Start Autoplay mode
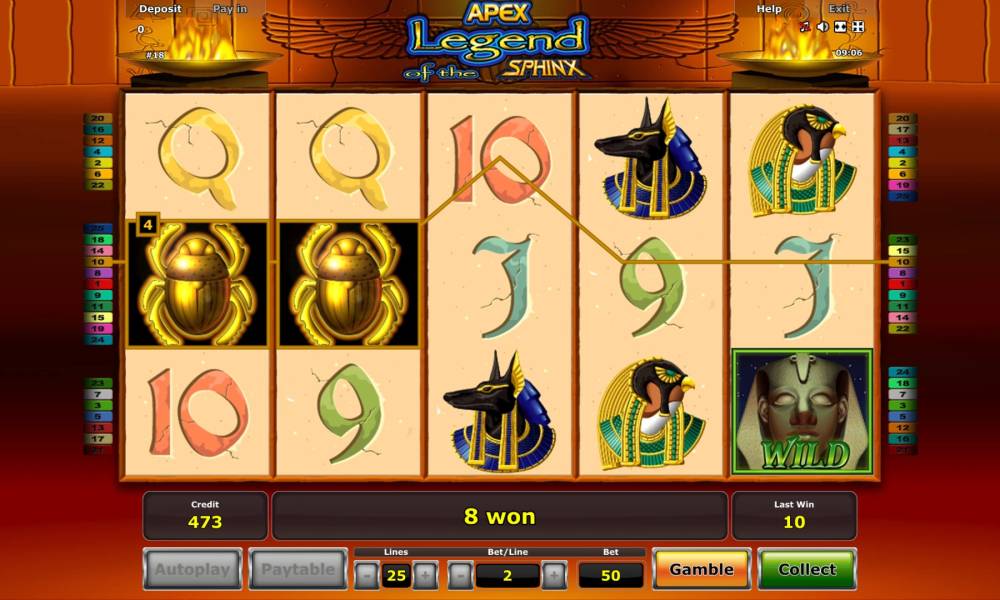The width and height of the screenshot is (1000, 600). [192, 569]
